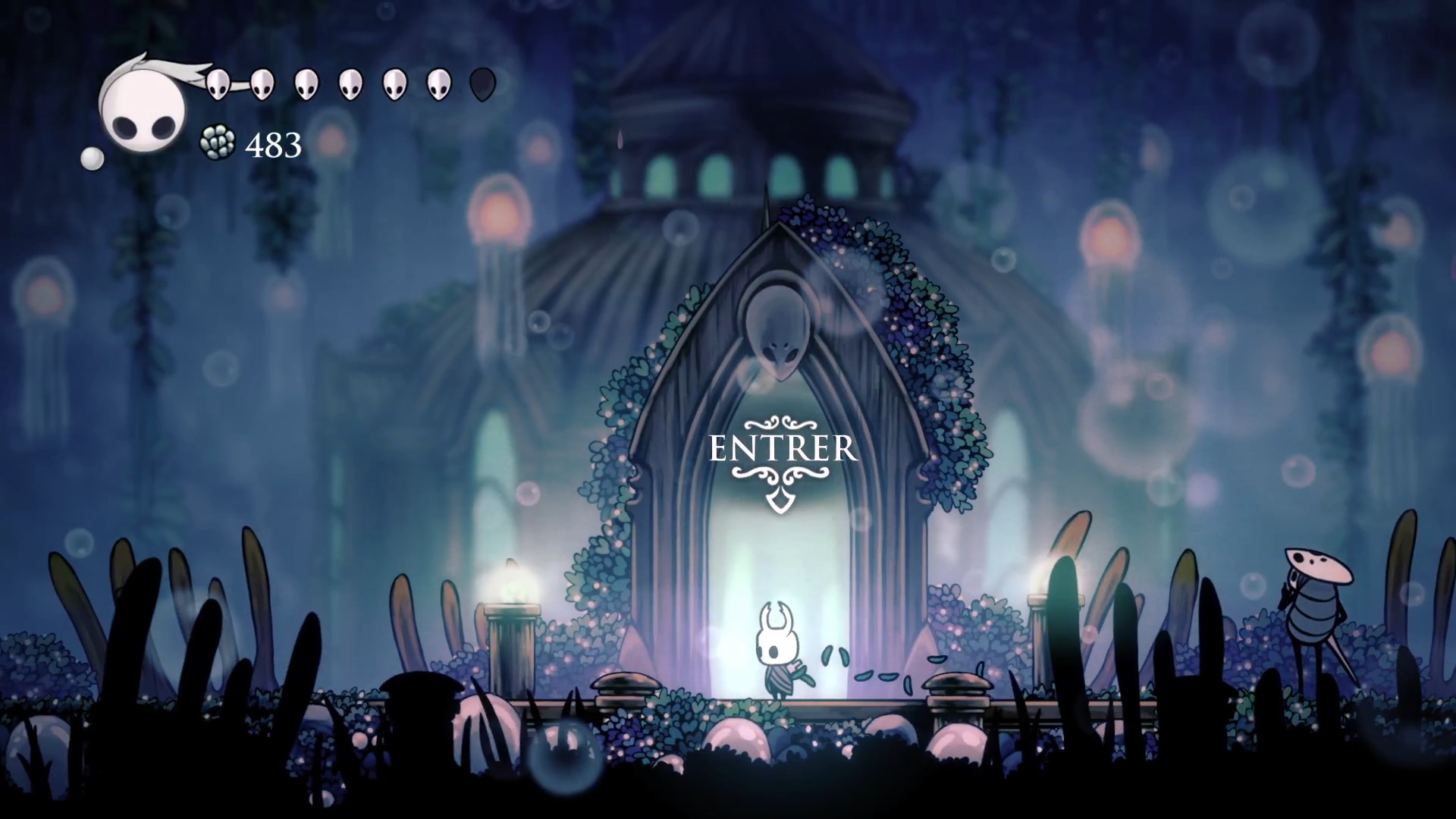This screenshot has height=819, width=1456.
Task: Select the ENTRER door prompt
Action: [783, 450]
